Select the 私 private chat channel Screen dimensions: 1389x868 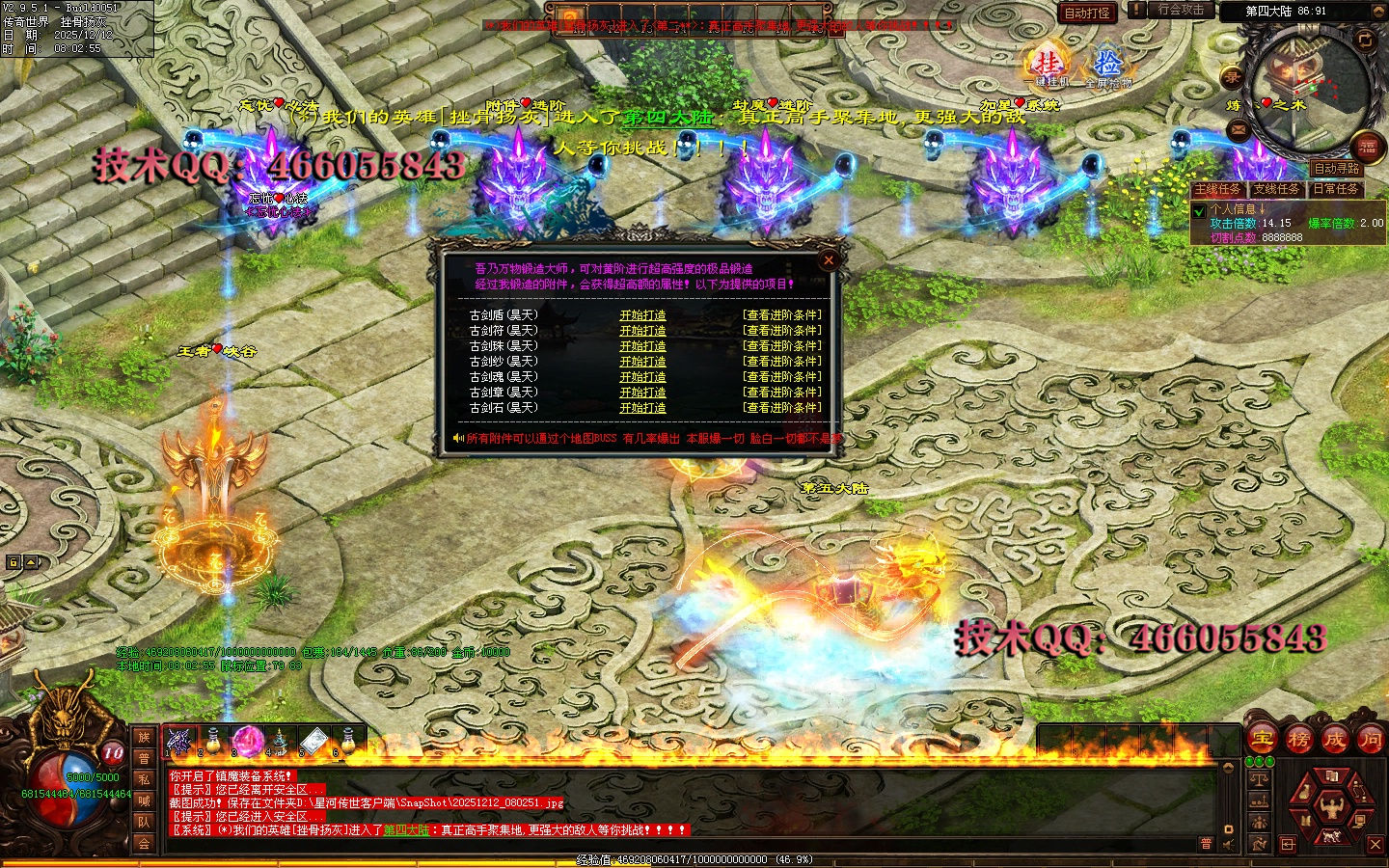click(x=144, y=779)
